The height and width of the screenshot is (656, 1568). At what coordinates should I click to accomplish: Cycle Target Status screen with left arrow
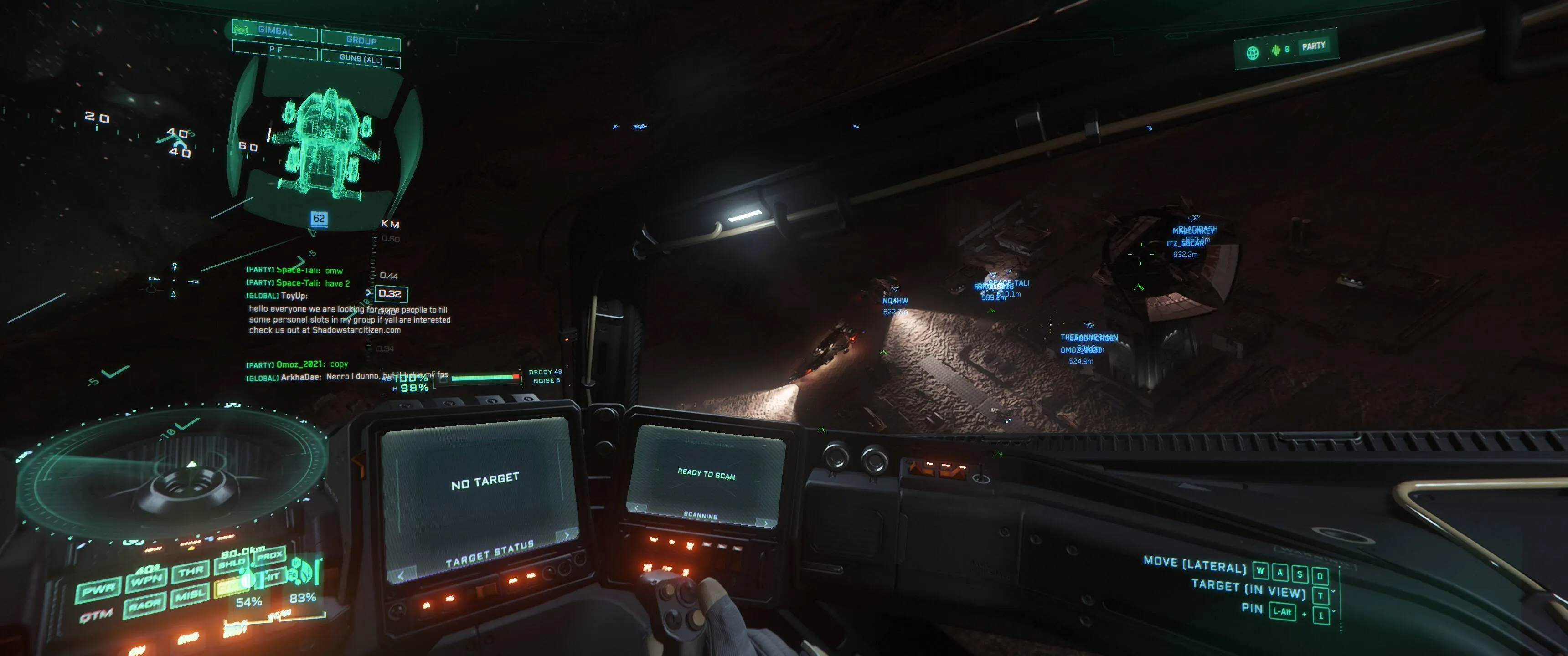click(401, 576)
